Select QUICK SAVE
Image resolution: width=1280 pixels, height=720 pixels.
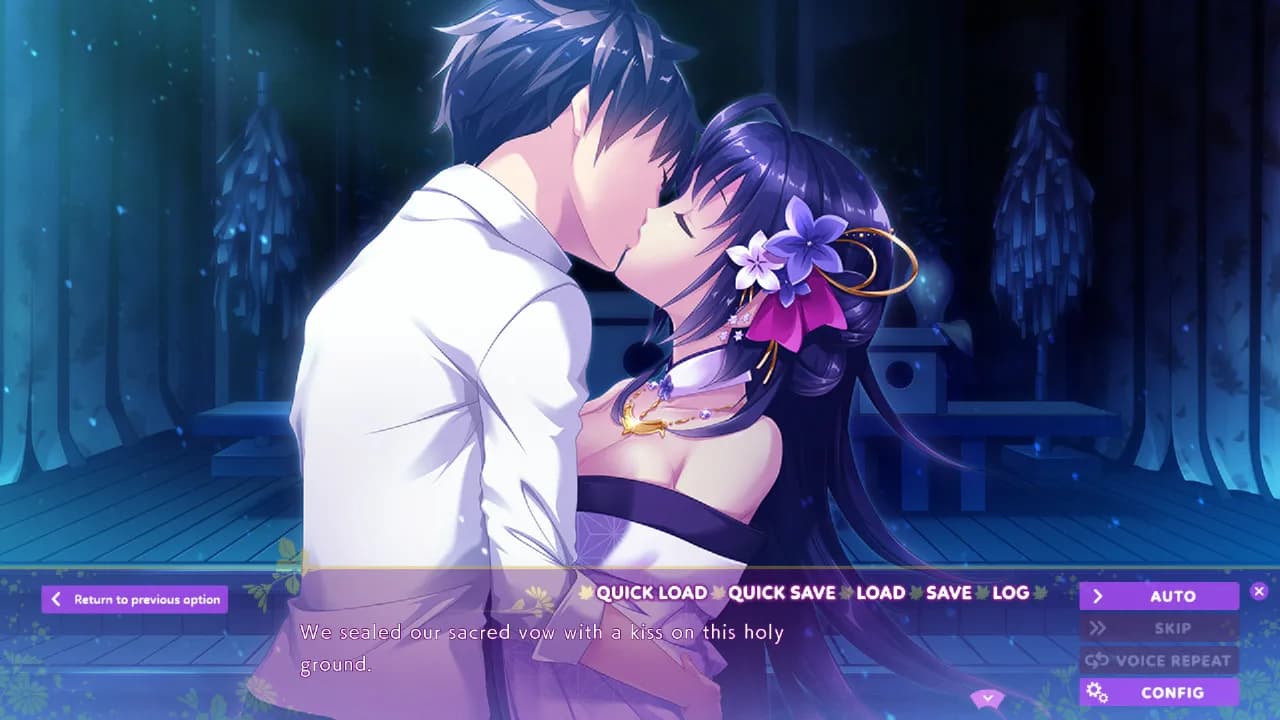click(x=785, y=593)
